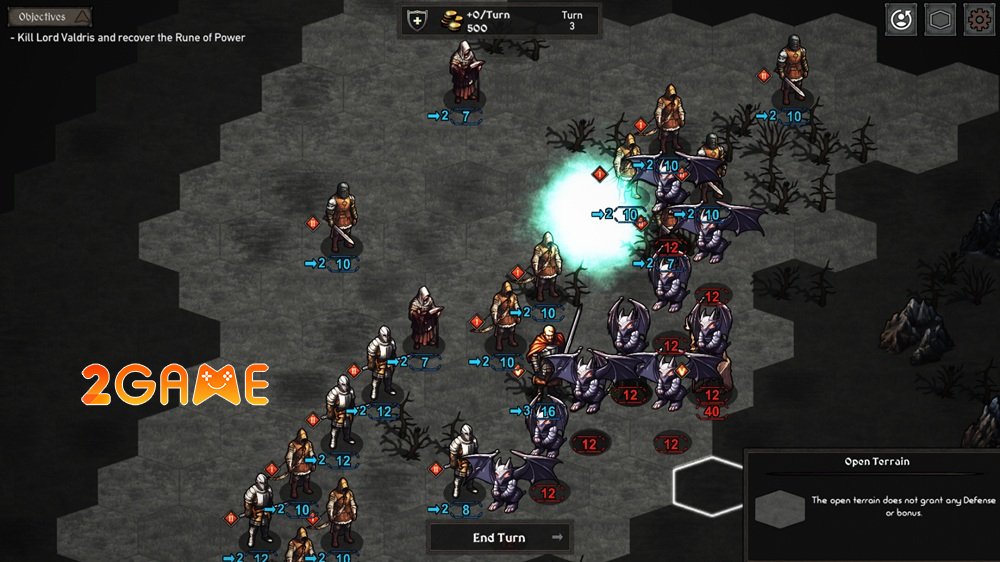Screen dimensions: 1000x562
Task: Click the shield with cross faction icon
Action: (x=418, y=20)
